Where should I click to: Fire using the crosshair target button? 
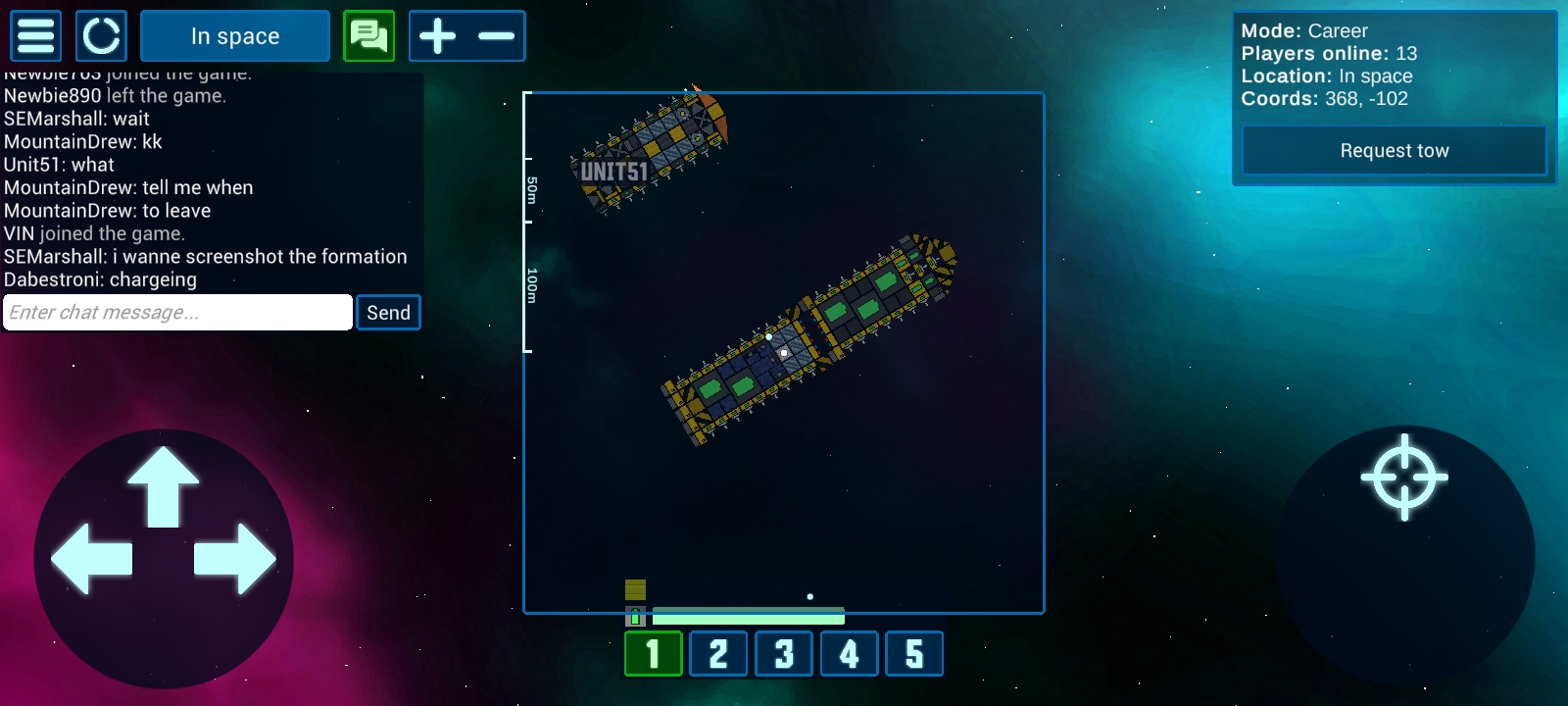point(1404,478)
